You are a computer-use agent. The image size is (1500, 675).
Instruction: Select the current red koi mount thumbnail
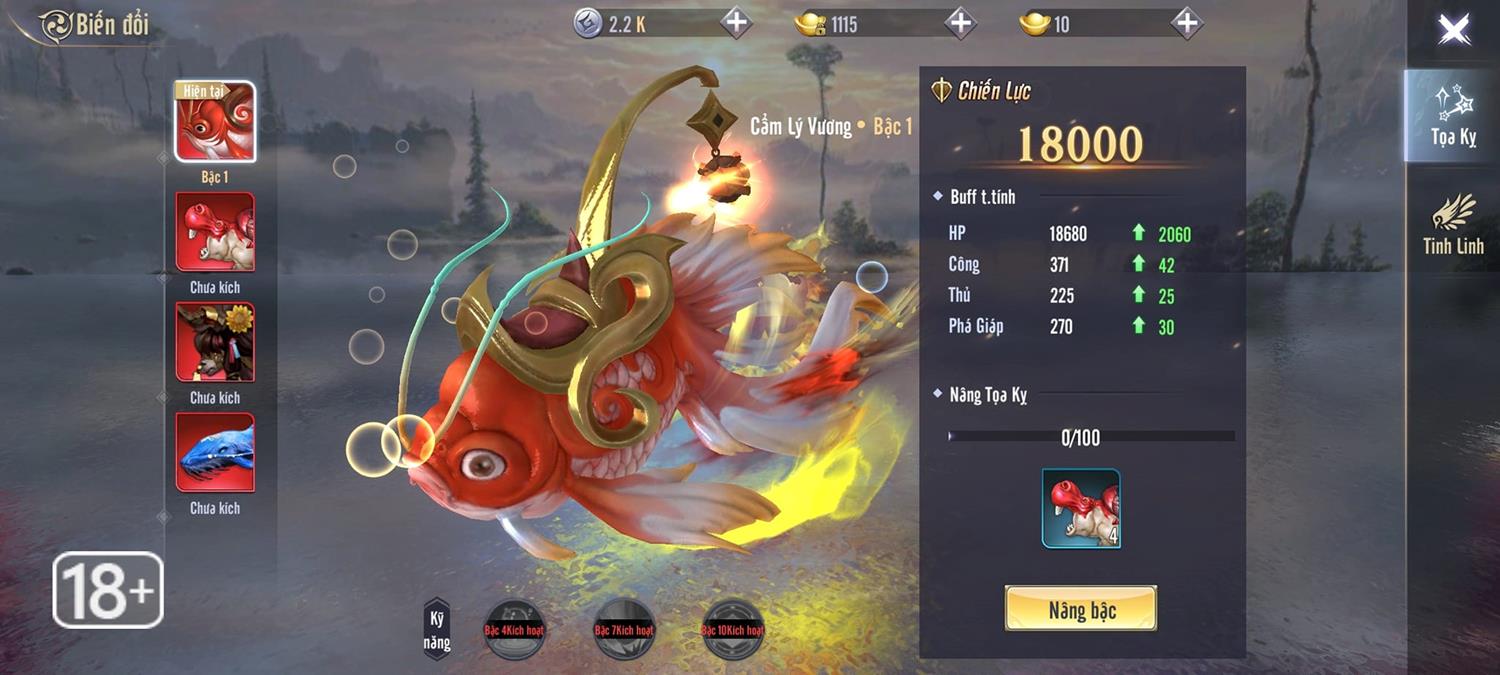[x=215, y=122]
